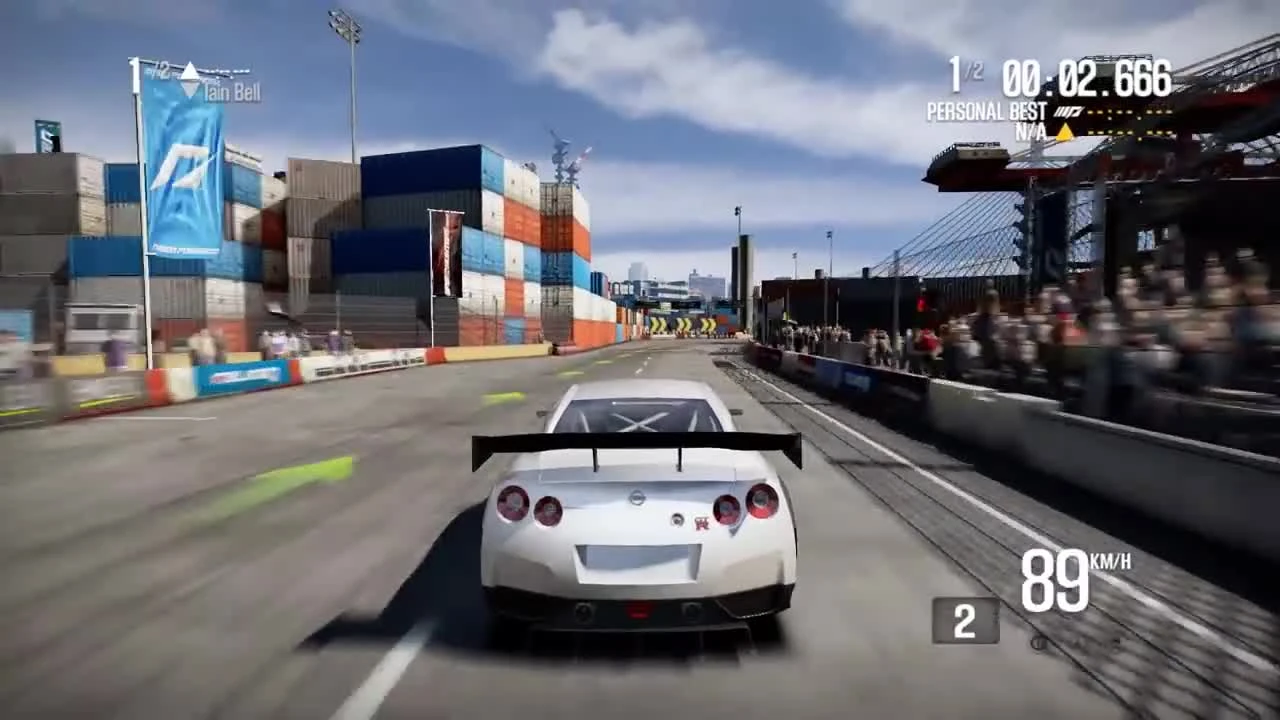Select the yellow triangle delta indicator
This screenshot has height=720, width=1280.
tap(1065, 130)
